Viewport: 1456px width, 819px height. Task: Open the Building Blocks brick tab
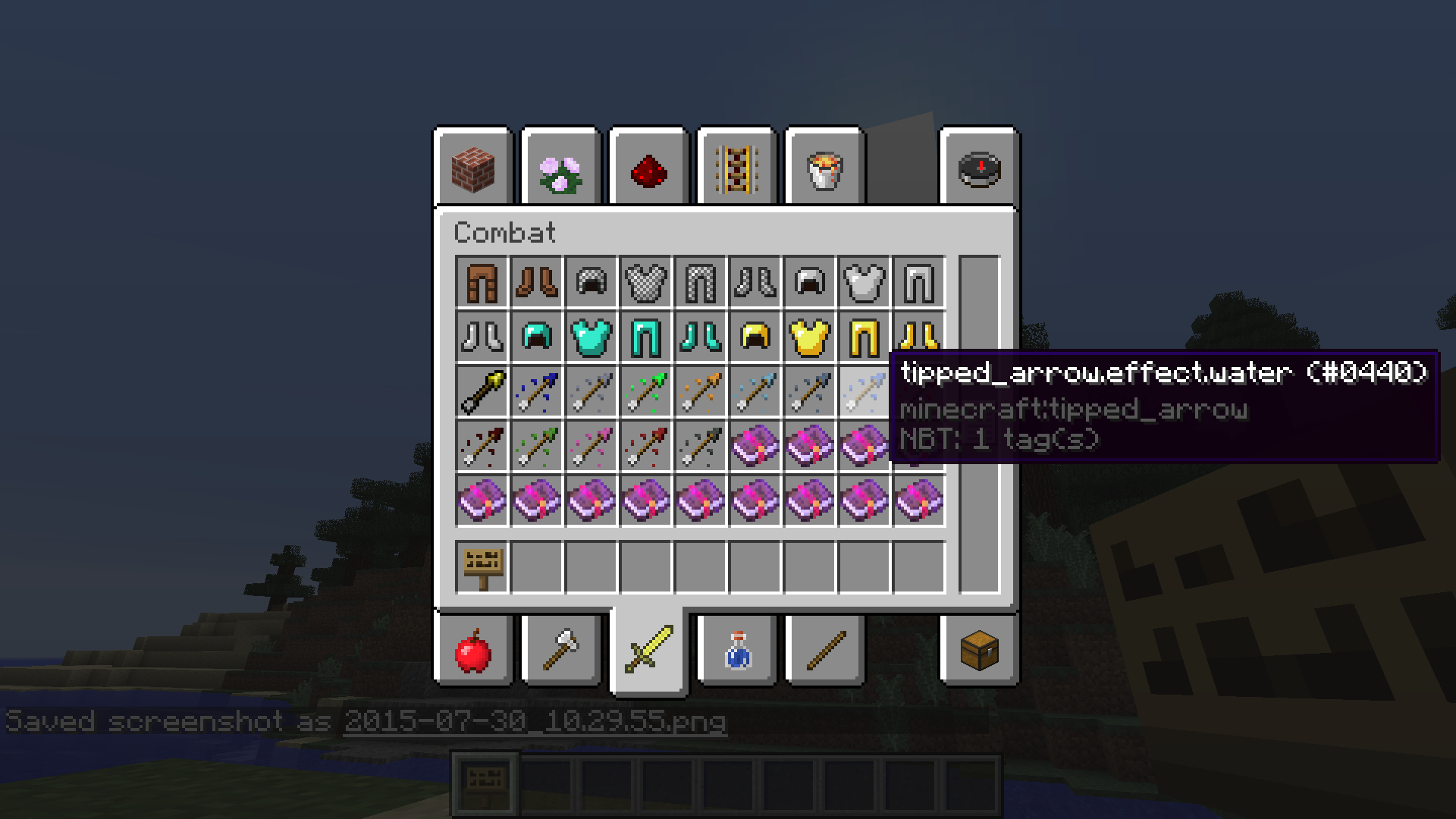473,168
